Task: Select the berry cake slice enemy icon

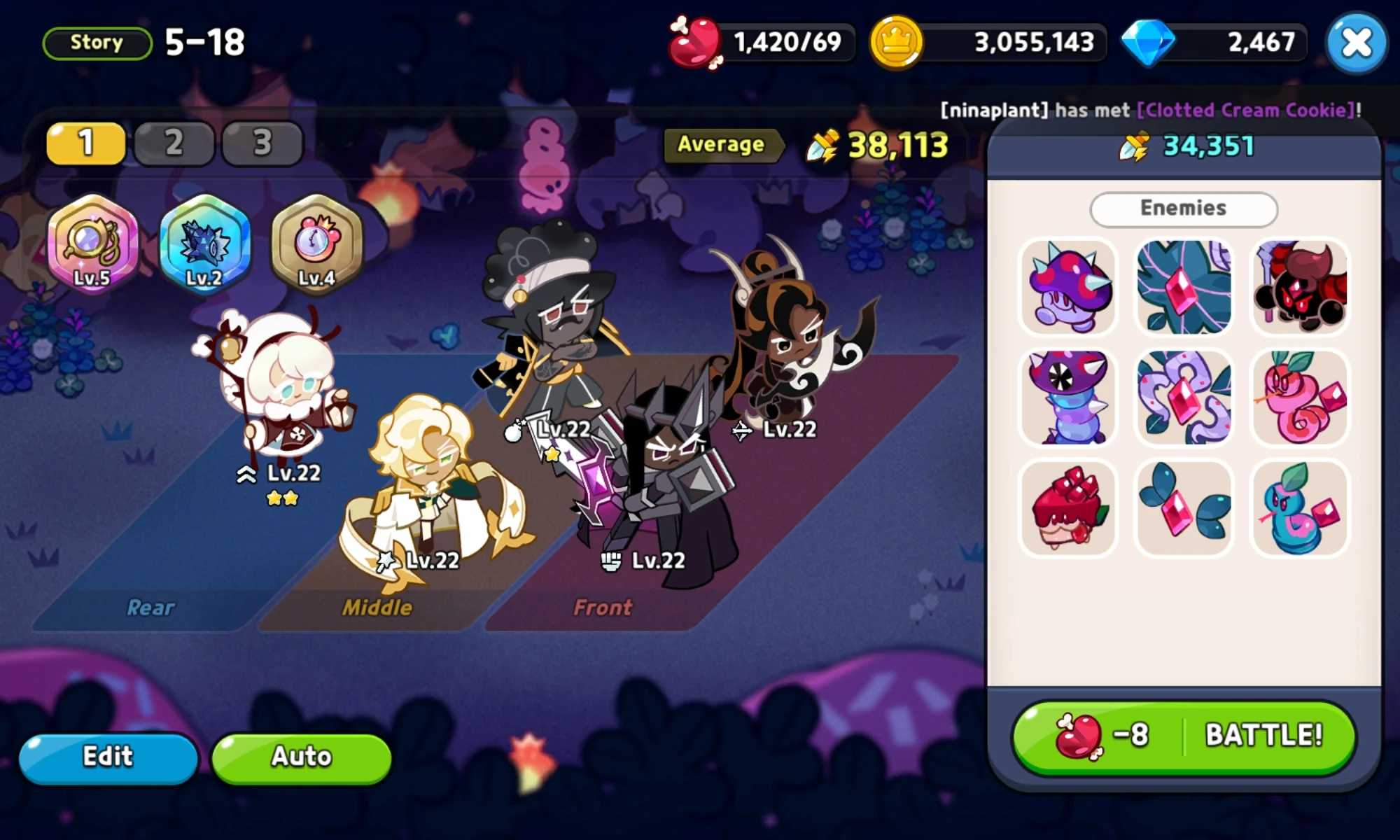Action: [1067, 510]
